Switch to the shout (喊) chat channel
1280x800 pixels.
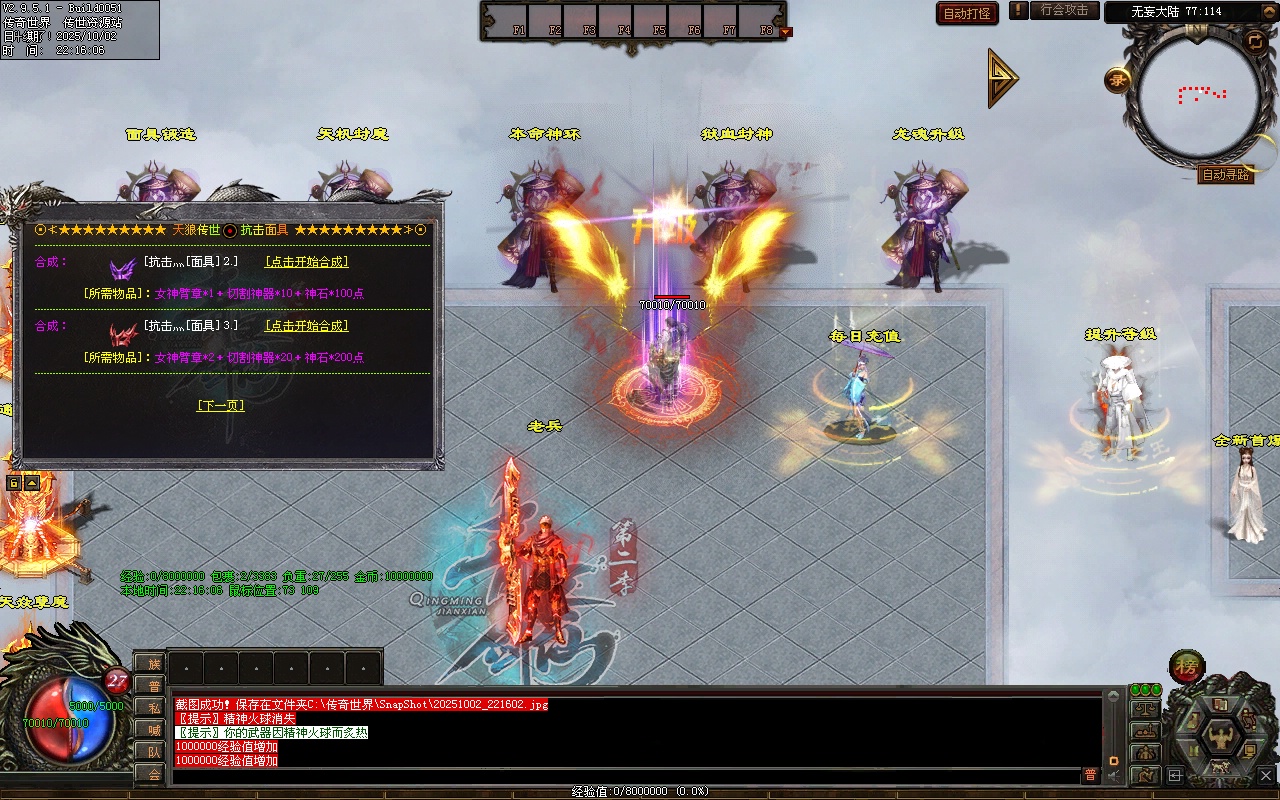point(153,729)
